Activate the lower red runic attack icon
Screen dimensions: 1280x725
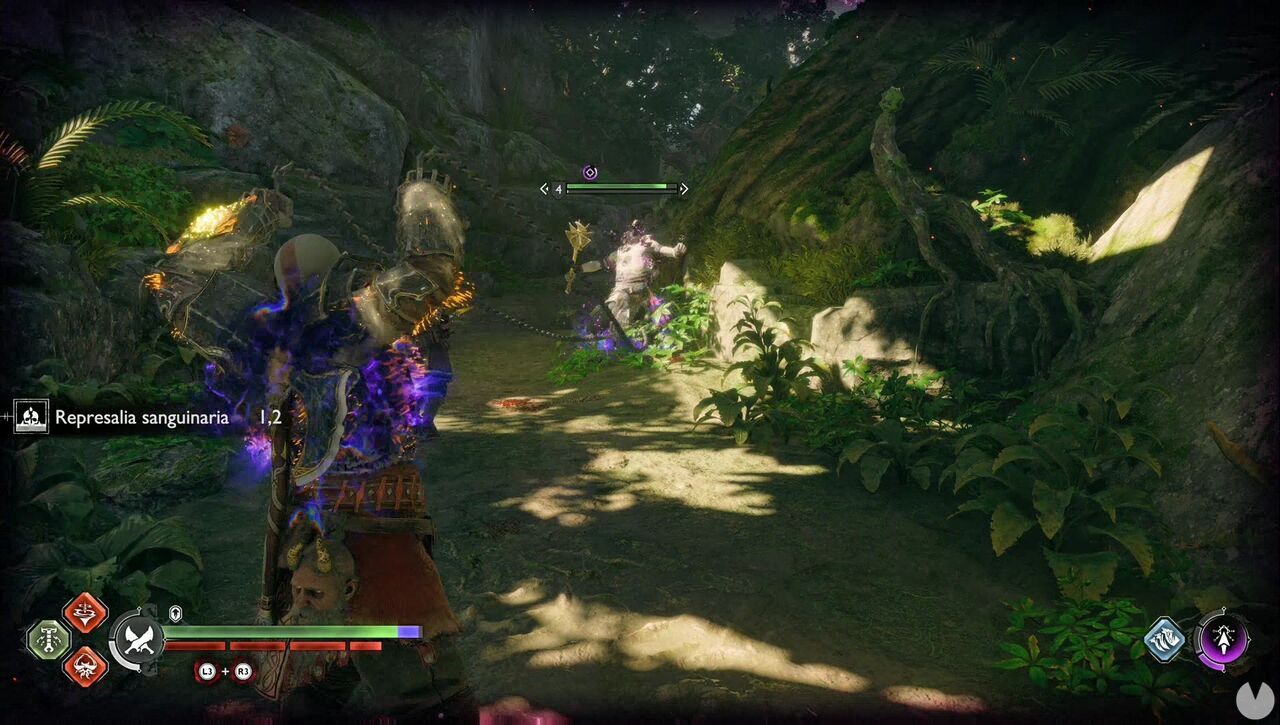pos(85,664)
